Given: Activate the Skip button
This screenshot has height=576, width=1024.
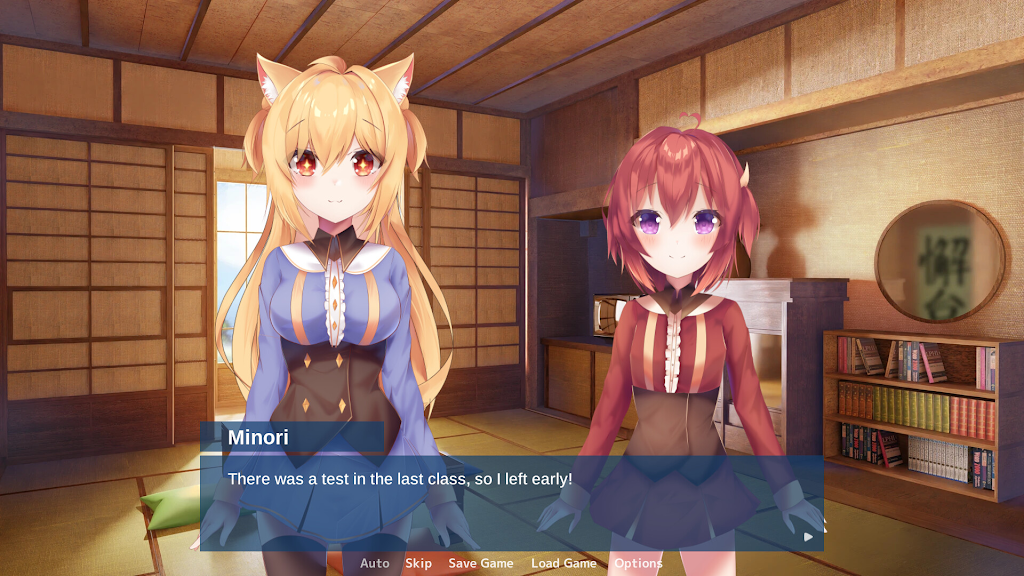Looking at the screenshot, I should click(x=418, y=563).
